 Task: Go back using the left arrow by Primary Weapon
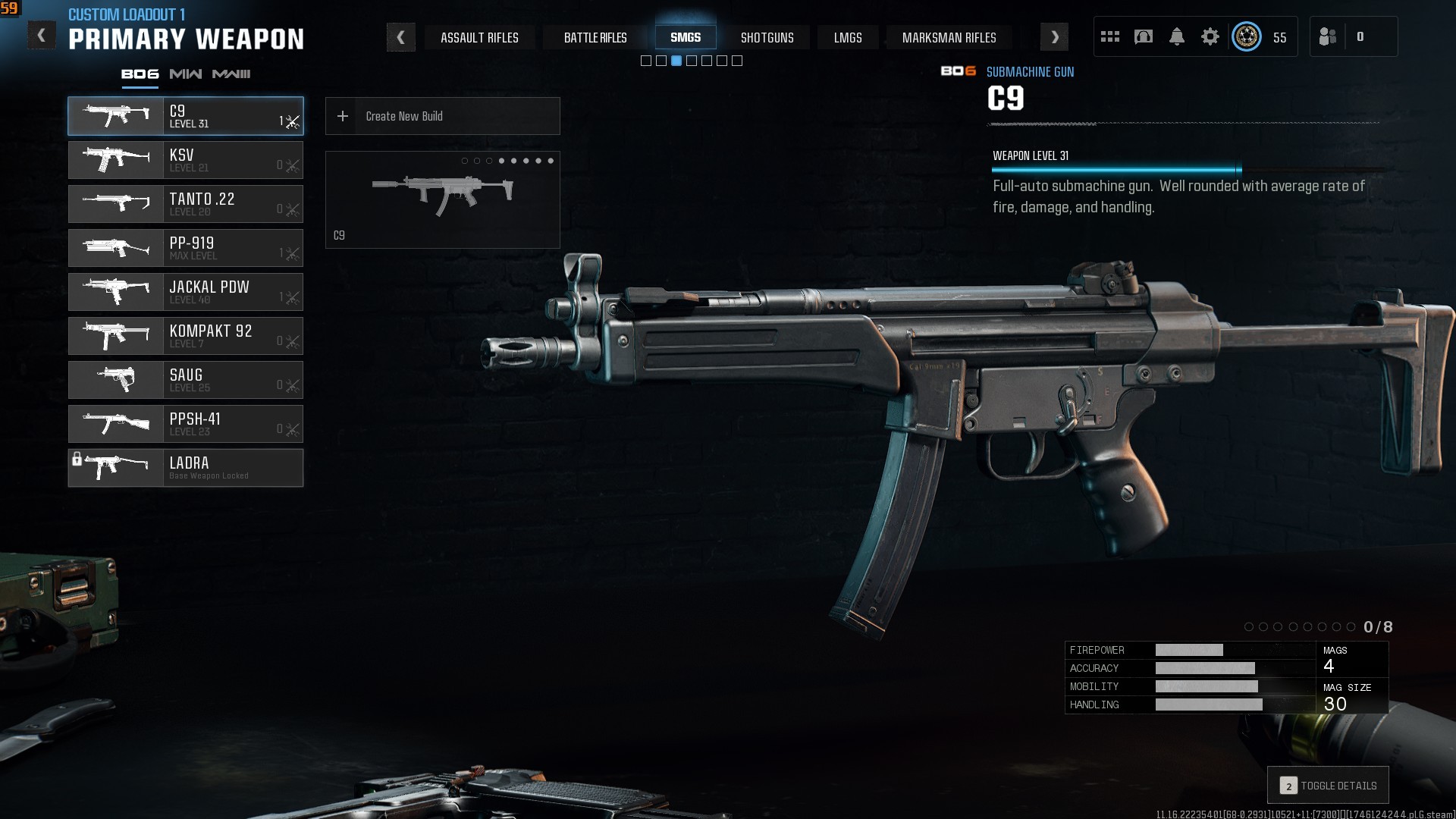[41, 36]
